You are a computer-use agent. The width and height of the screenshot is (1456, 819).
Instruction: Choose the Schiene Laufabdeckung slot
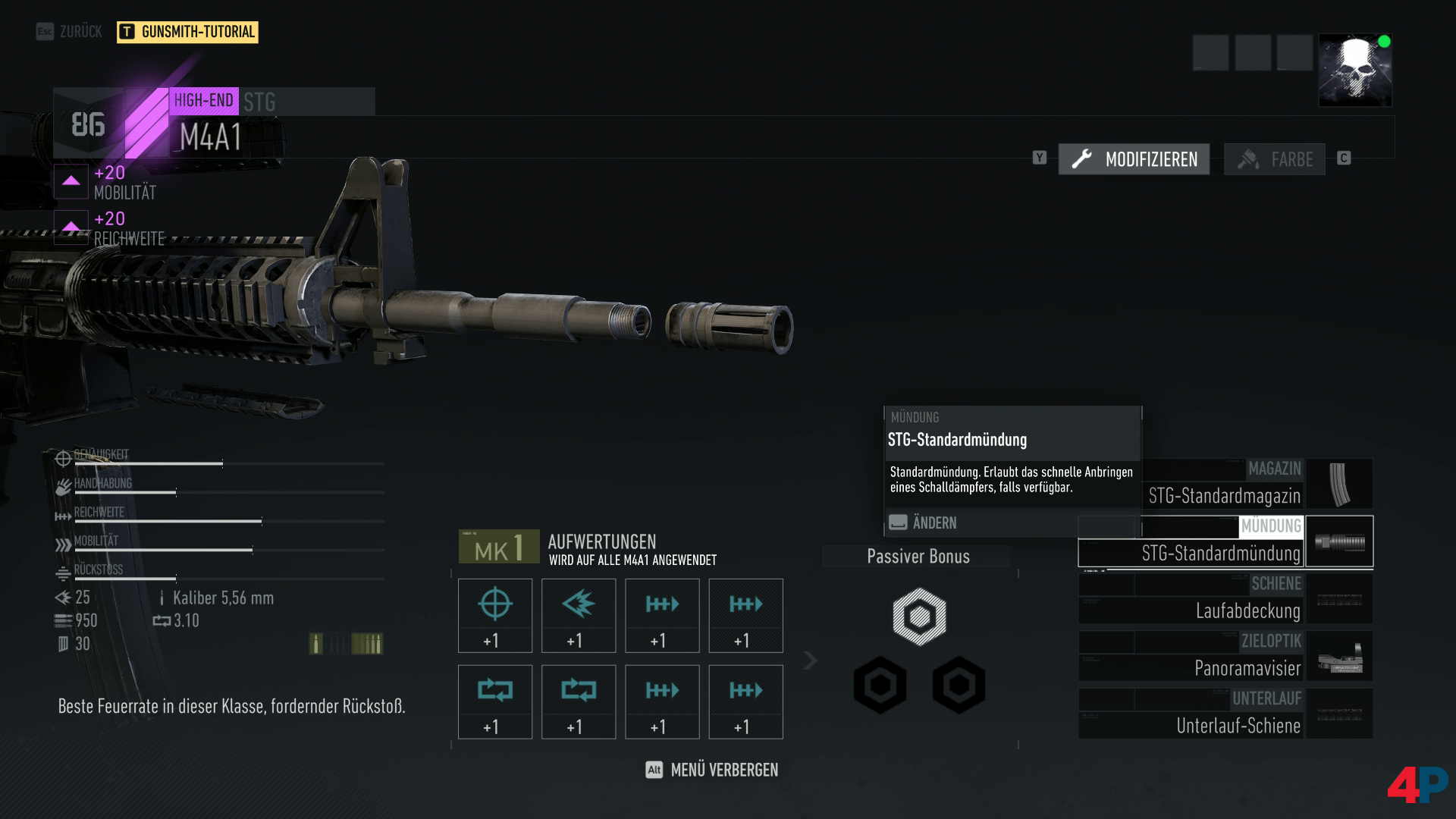click(1225, 599)
